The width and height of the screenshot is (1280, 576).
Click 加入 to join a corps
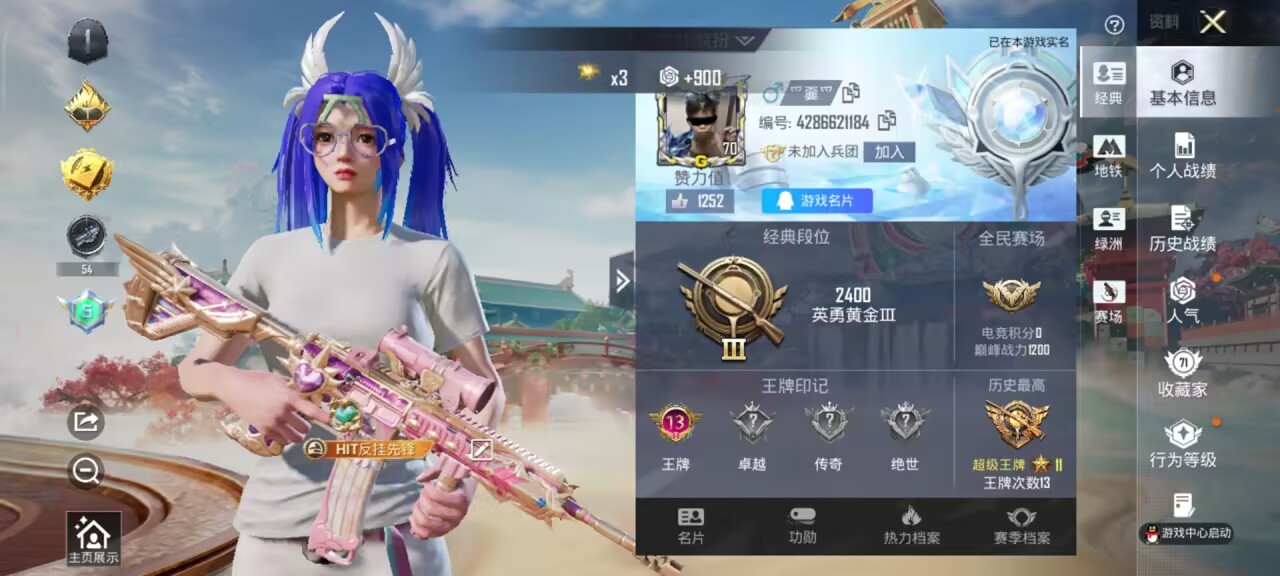click(x=889, y=152)
